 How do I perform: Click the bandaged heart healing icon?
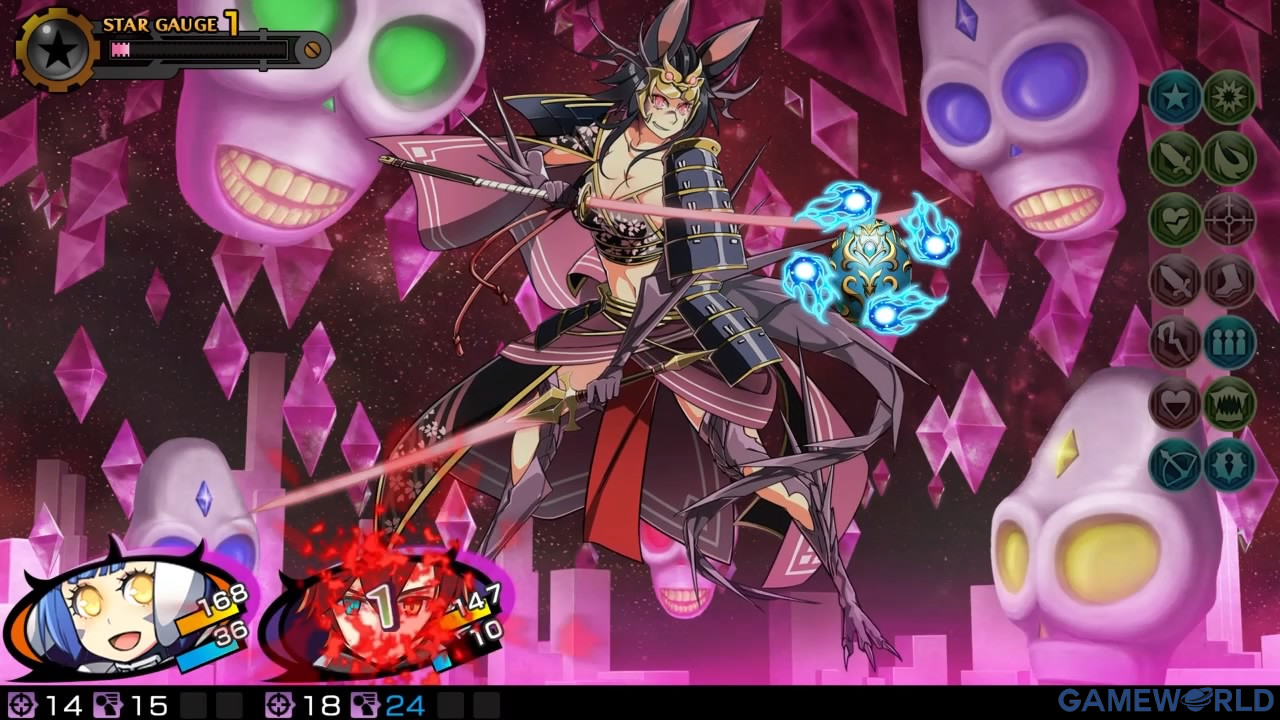tap(1174, 220)
